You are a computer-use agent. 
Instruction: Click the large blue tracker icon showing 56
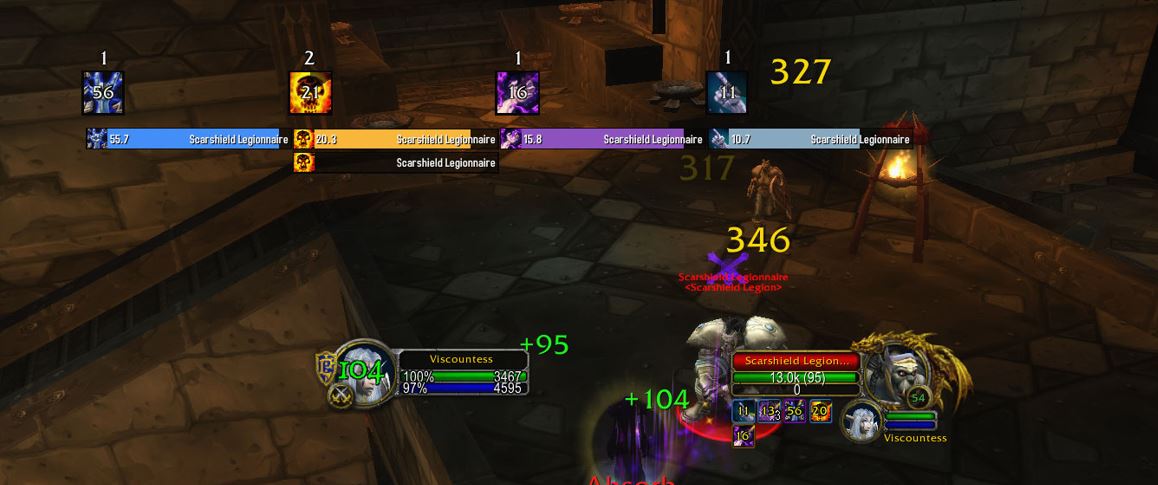pyautogui.click(x=103, y=93)
